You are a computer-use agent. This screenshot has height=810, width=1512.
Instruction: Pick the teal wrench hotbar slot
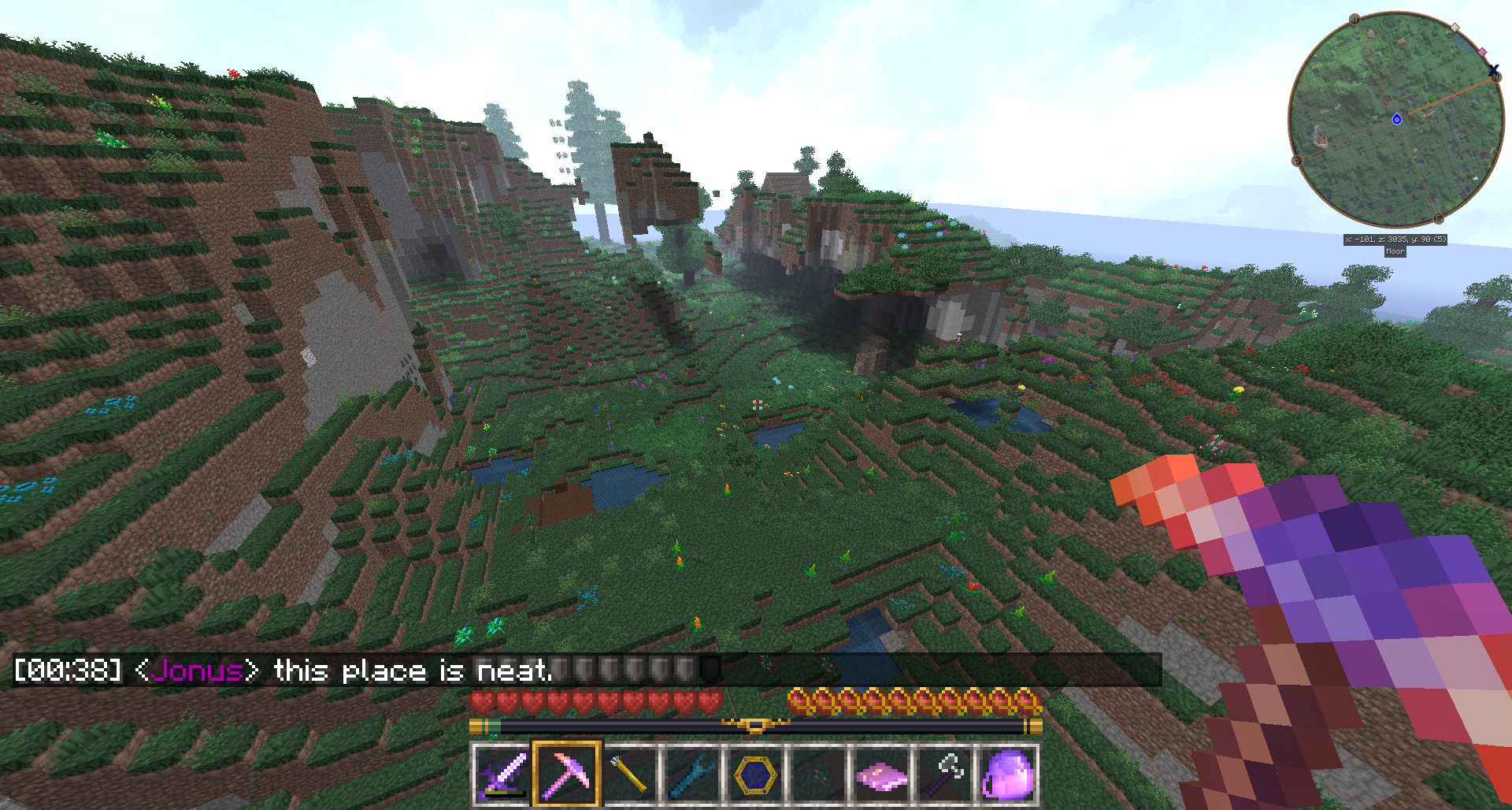[692, 775]
